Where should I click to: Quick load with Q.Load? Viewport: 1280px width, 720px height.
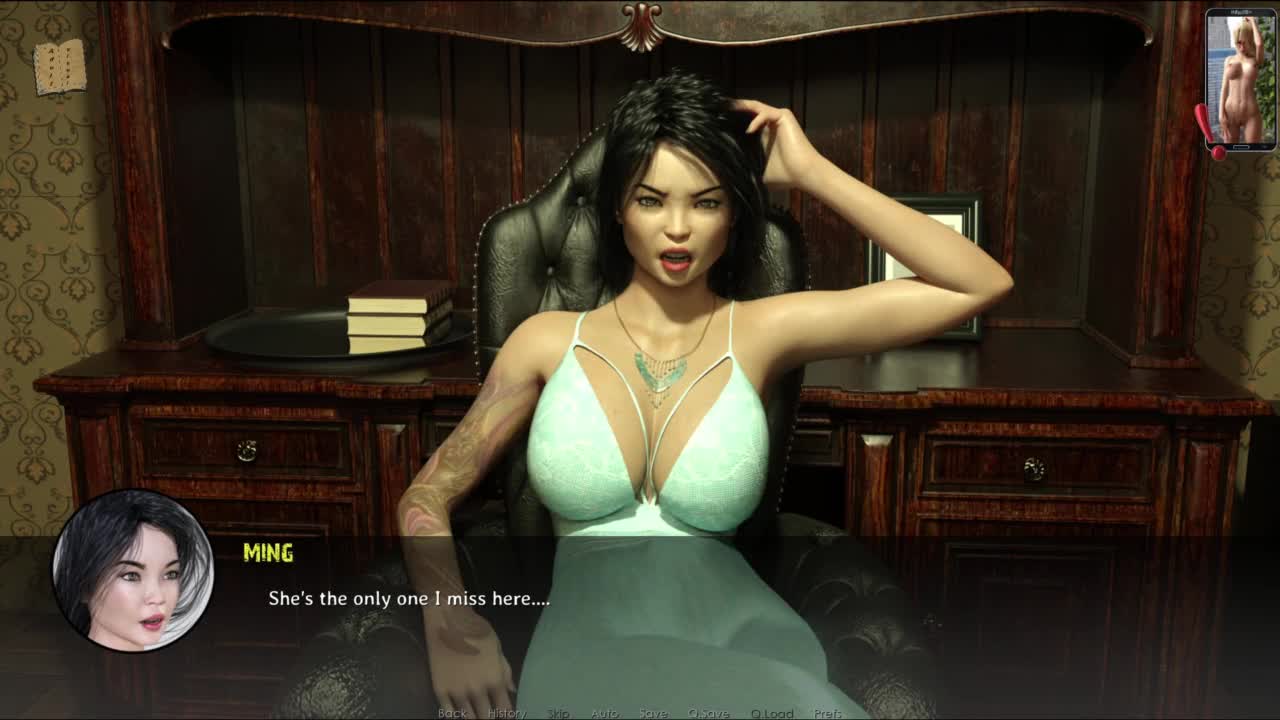tap(771, 713)
